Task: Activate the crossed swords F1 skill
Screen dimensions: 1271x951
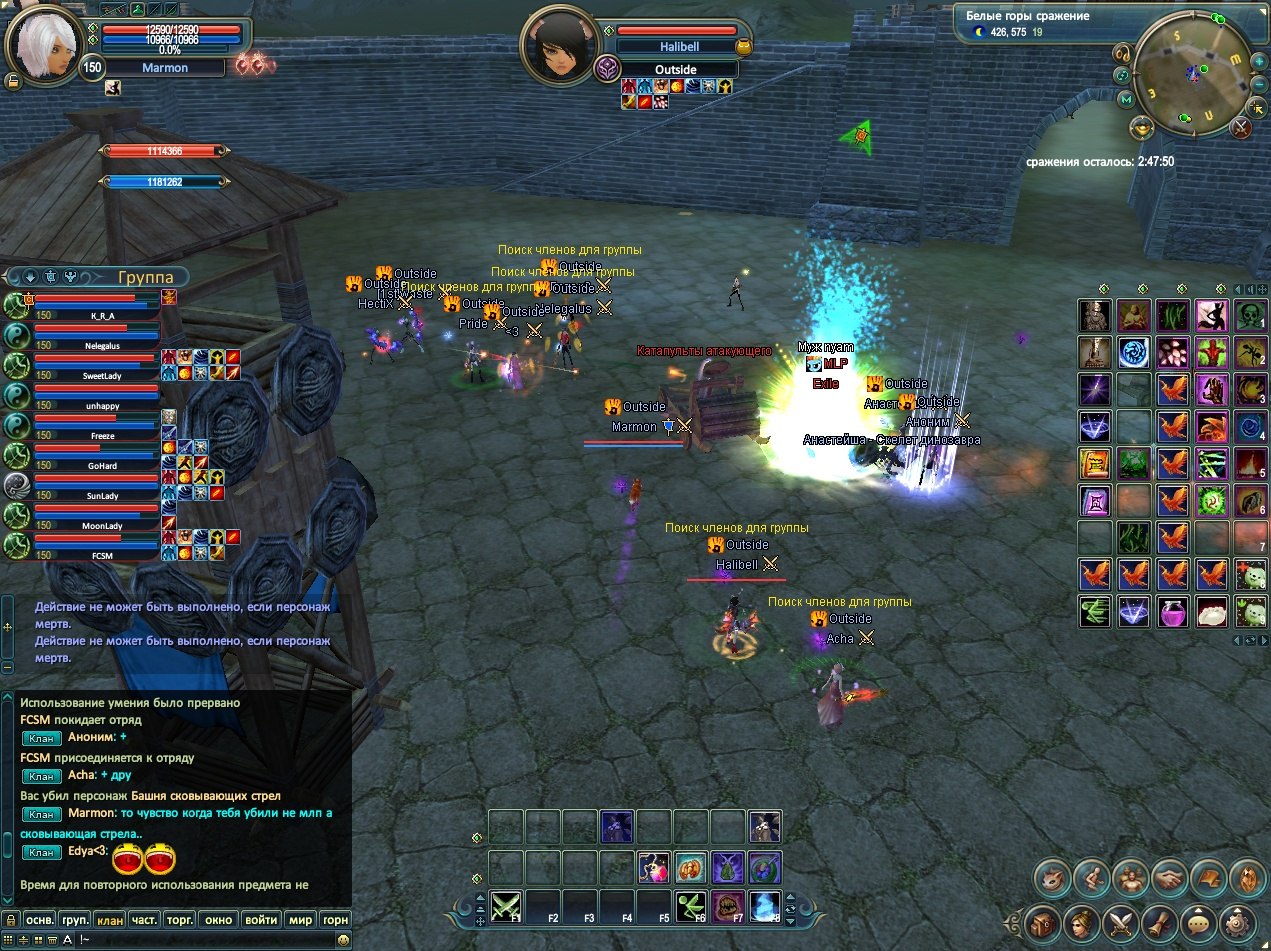Action: tap(507, 907)
